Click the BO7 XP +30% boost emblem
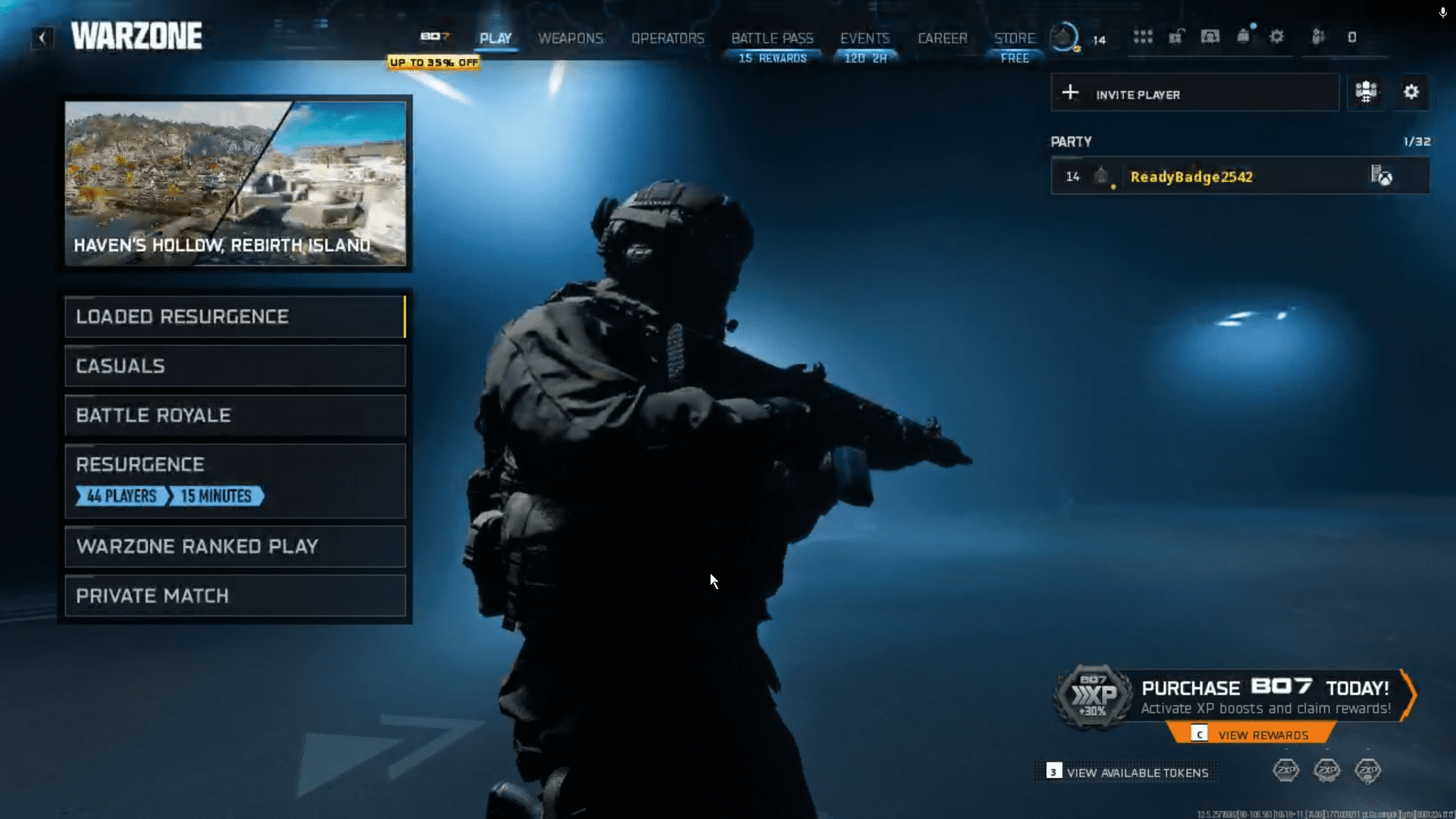Viewport: 1456px width, 819px height. (x=1095, y=699)
